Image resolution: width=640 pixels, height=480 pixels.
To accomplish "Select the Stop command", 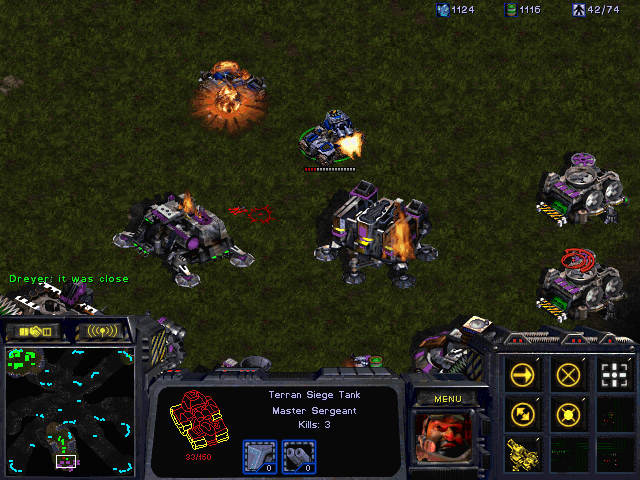I will 568,375.
